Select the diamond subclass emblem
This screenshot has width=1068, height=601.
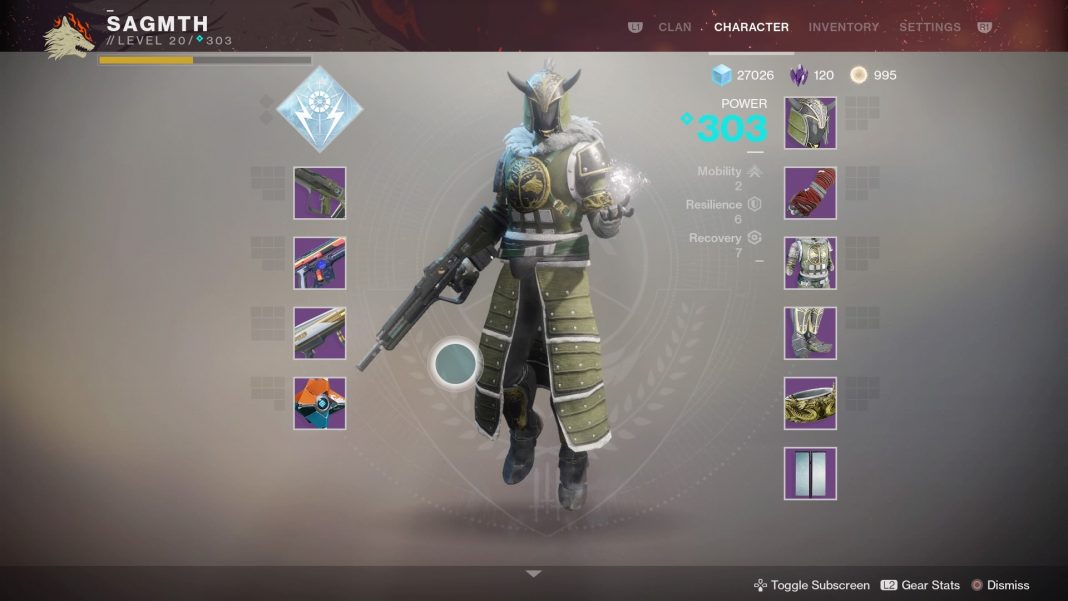tap(319, 110)
